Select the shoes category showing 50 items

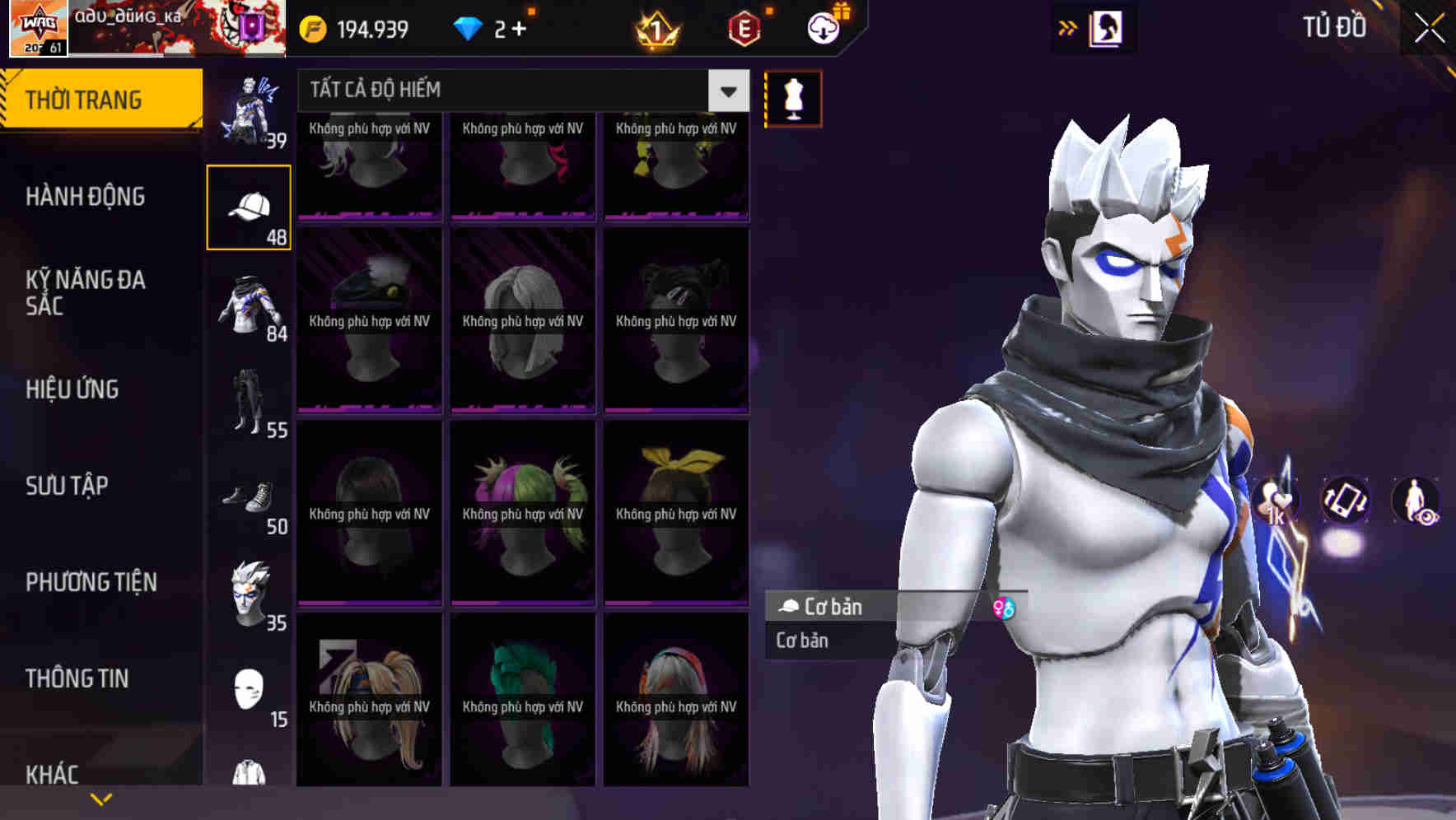point(250,501)
